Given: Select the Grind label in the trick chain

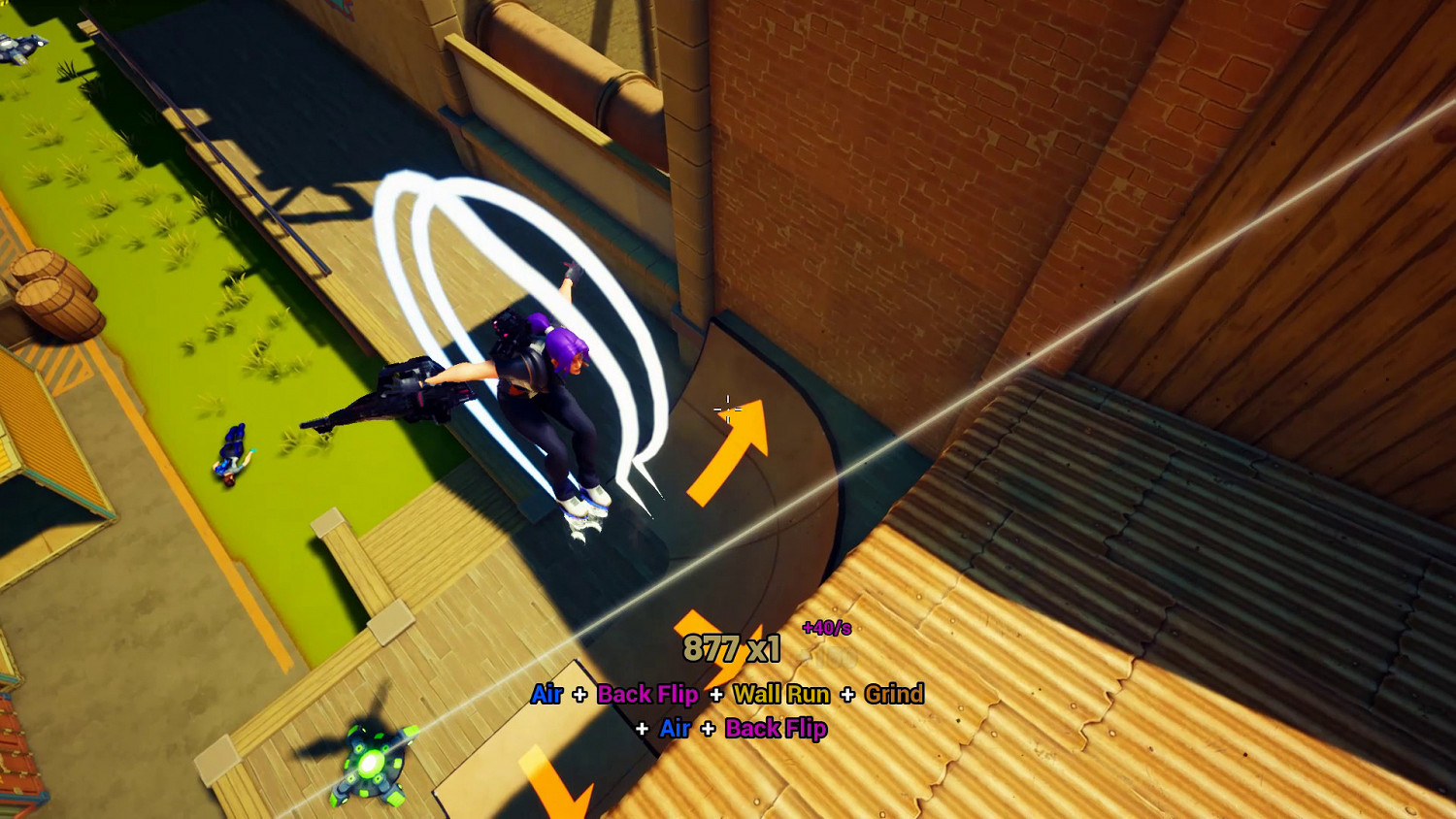Looking at the screenshot, I should [894, 695].
